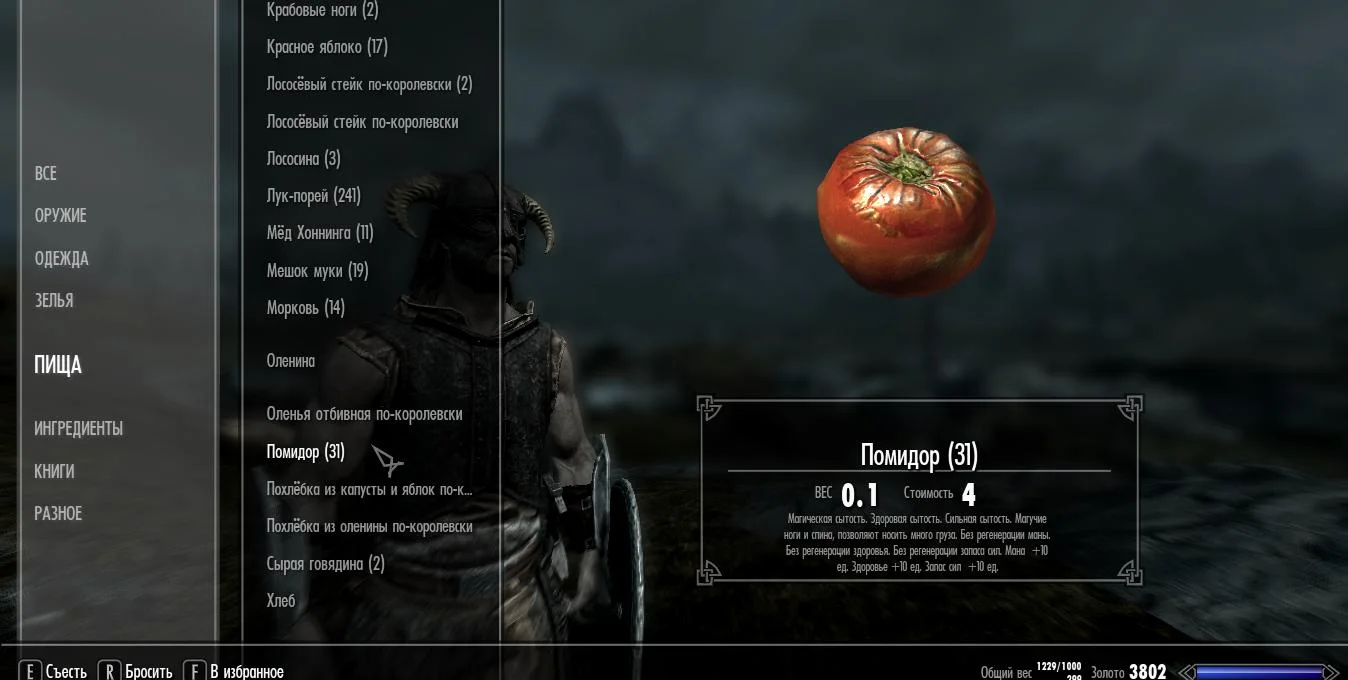Open the ВСЕ (all items) category
Viewport: 1348px width, 680px height.
[45, 174]
